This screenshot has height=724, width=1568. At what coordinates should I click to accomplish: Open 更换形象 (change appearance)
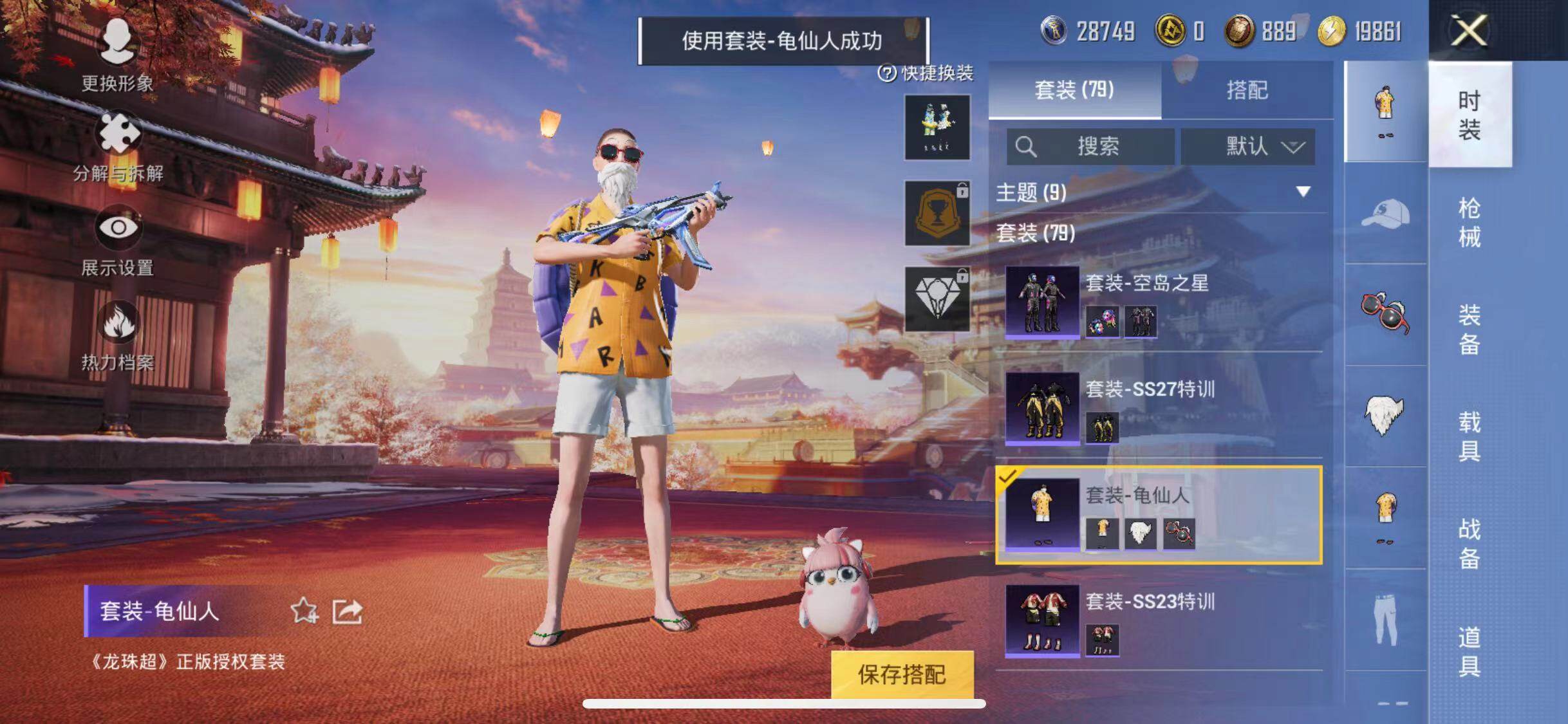pos(117,55)
